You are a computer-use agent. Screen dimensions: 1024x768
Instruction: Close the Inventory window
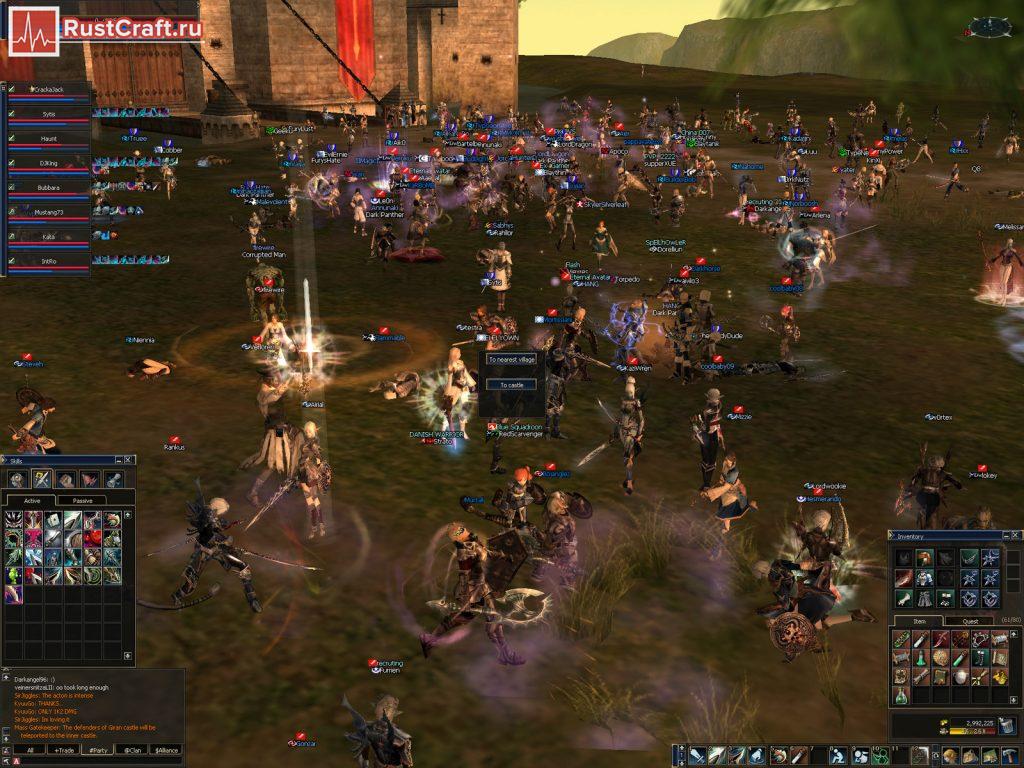click(1014, 537)
